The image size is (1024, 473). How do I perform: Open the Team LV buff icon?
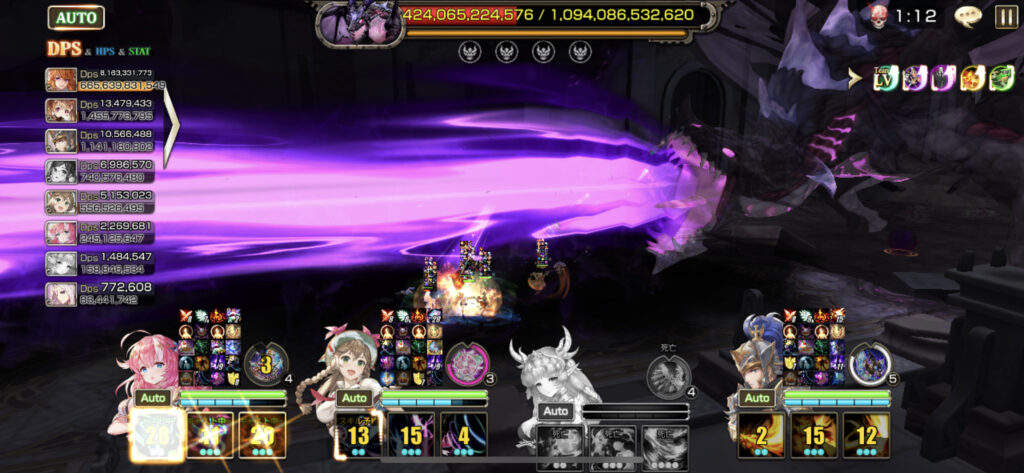pyautogui.click(x=885, y=79)
